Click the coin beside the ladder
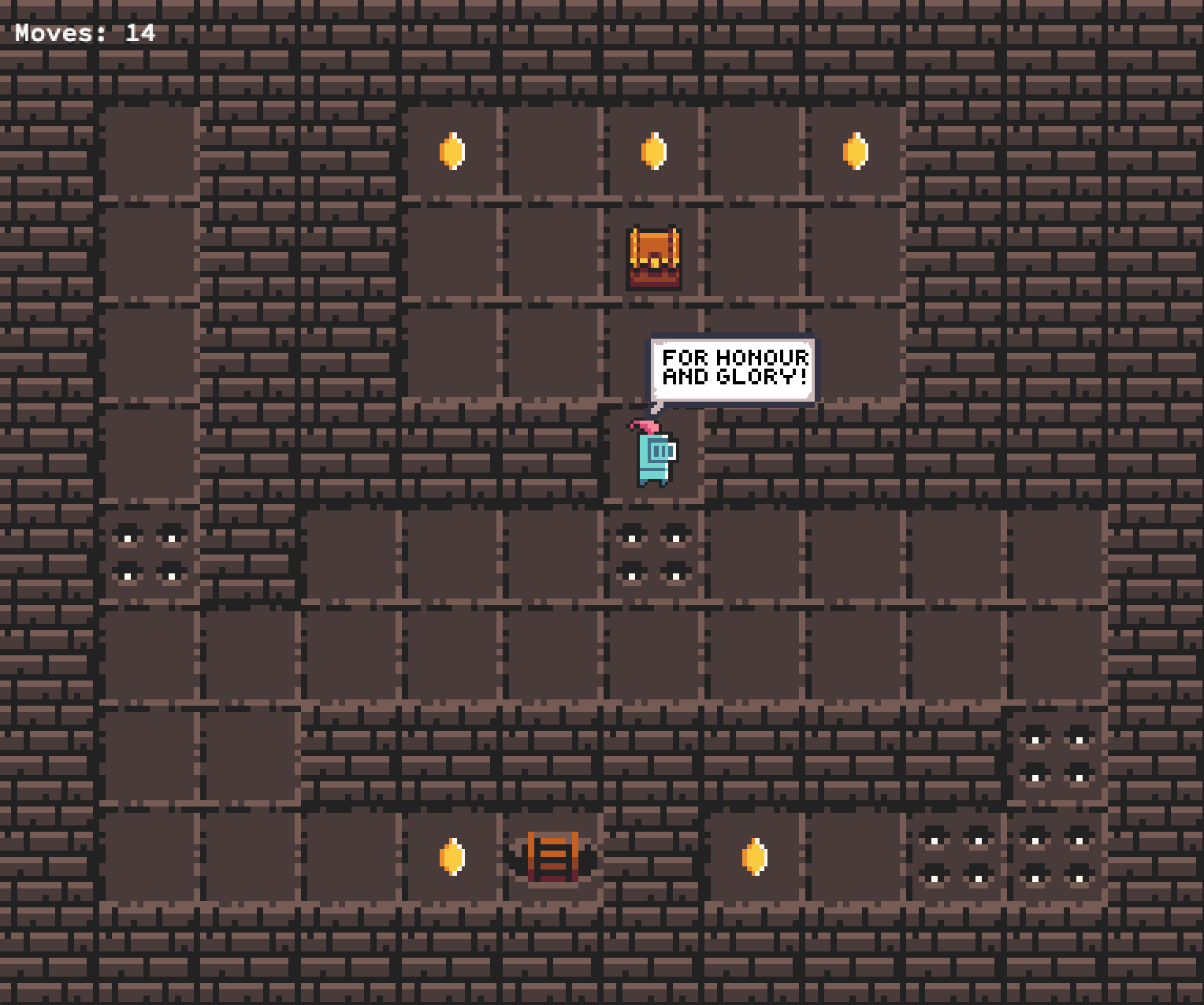This screenshot has width=1204, height=1005. [451, 859]
